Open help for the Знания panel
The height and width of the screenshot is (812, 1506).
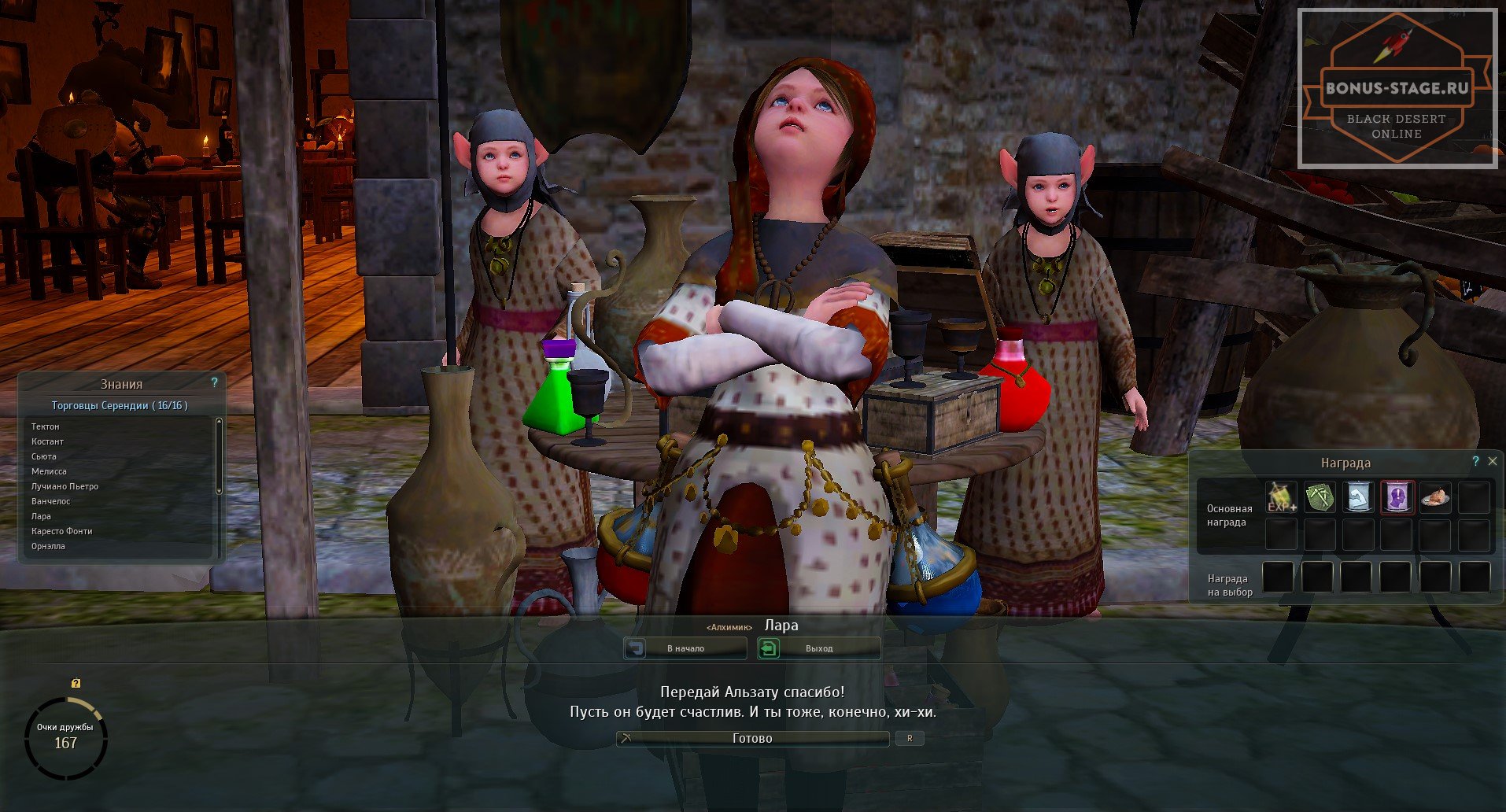(x=214, y=382)
